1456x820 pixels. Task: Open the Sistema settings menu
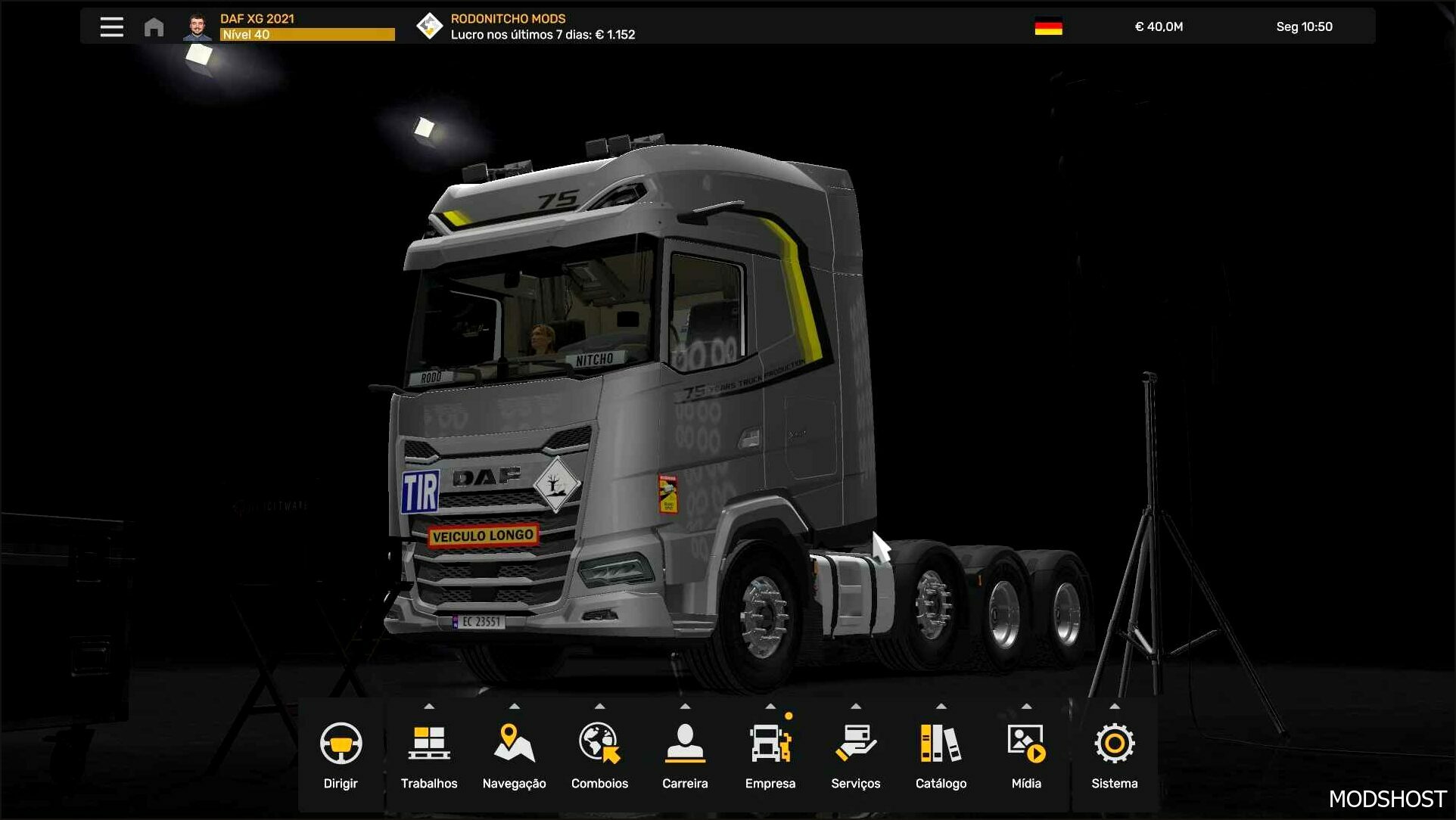(1114, 753)
